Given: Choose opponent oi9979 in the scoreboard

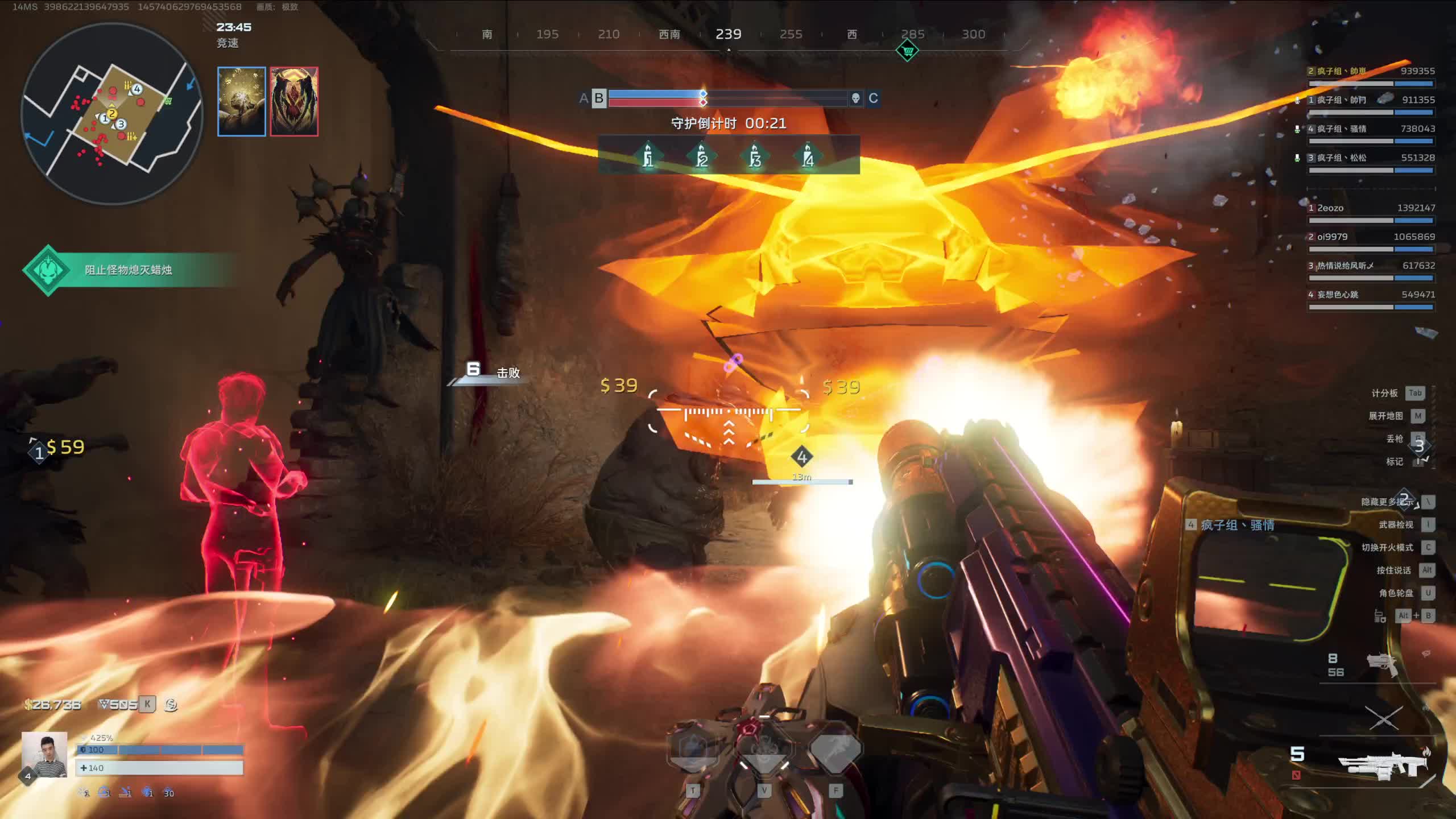Looking at the screenshot, I should point(1371,238).
